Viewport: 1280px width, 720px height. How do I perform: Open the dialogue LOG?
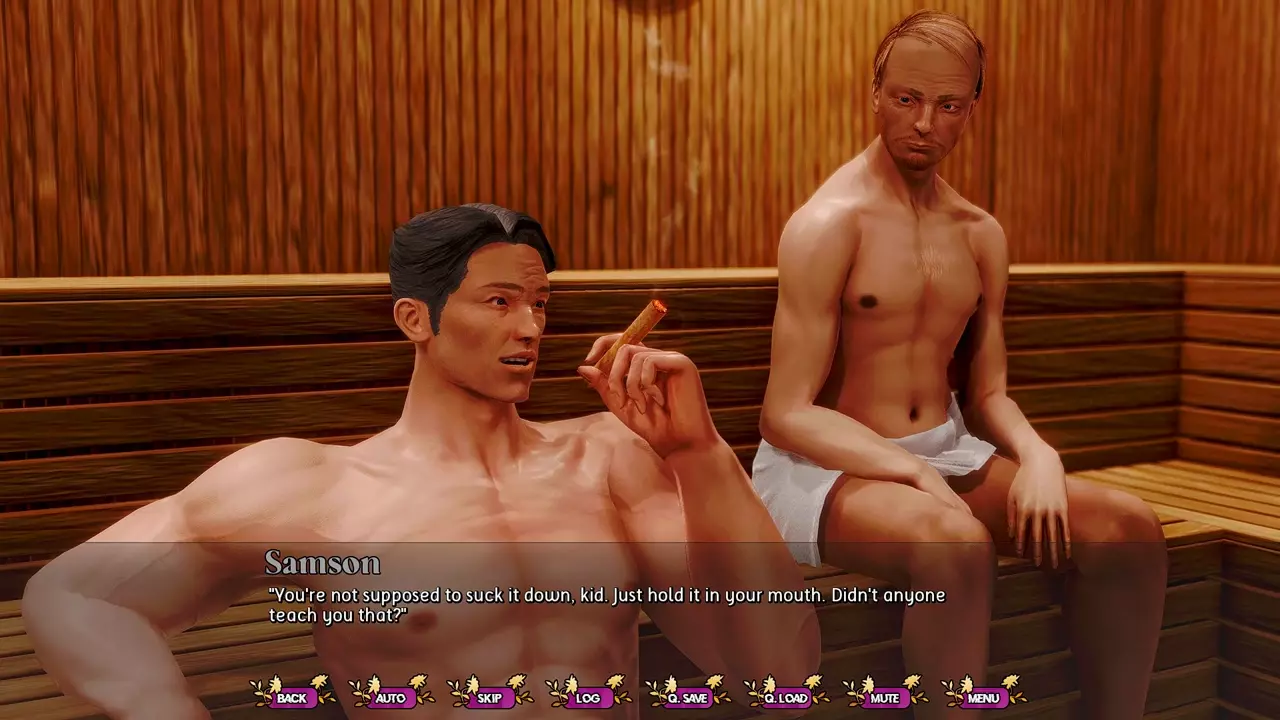[588, 697]
